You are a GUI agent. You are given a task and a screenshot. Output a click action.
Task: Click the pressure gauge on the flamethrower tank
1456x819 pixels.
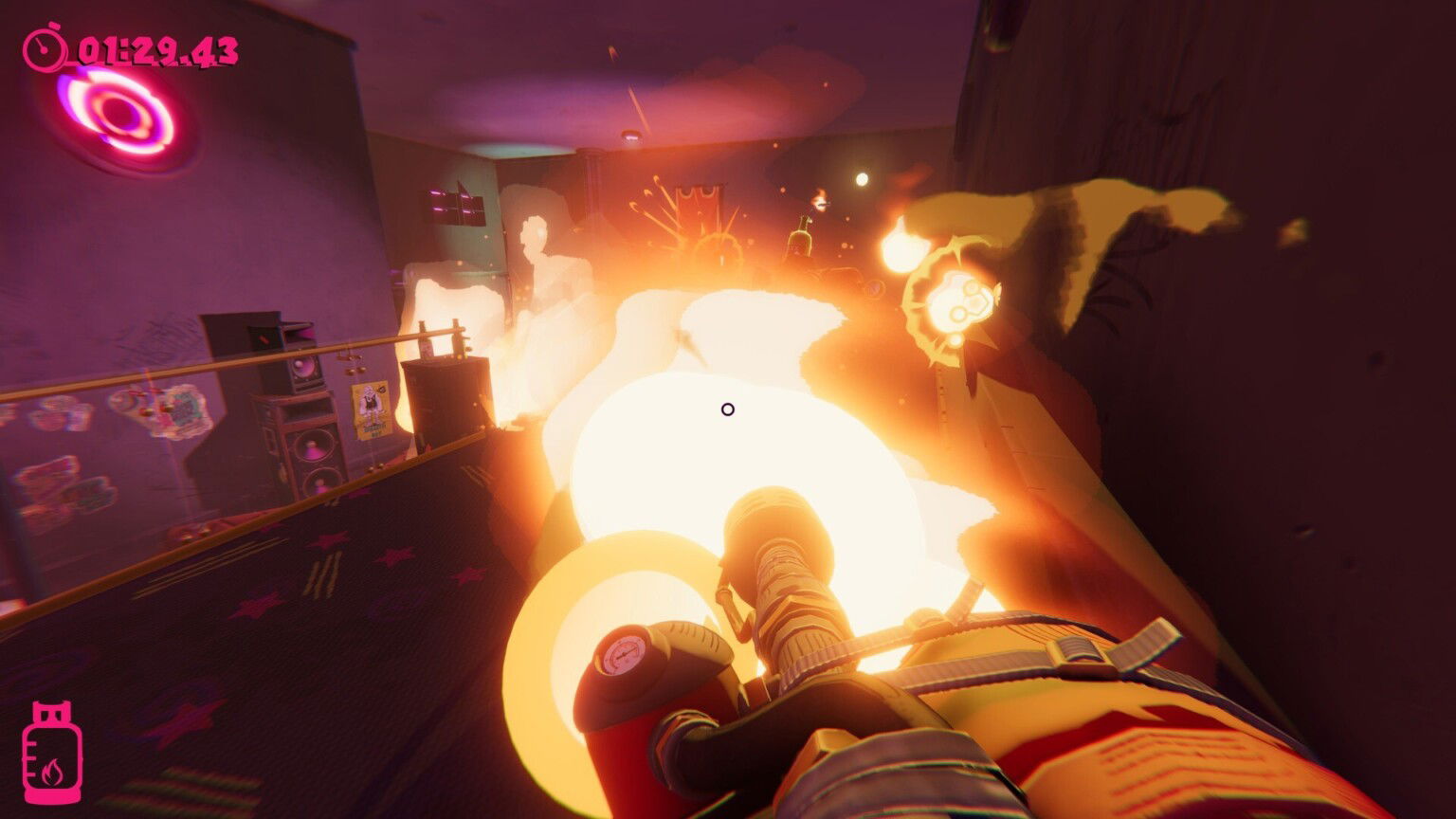624,654
